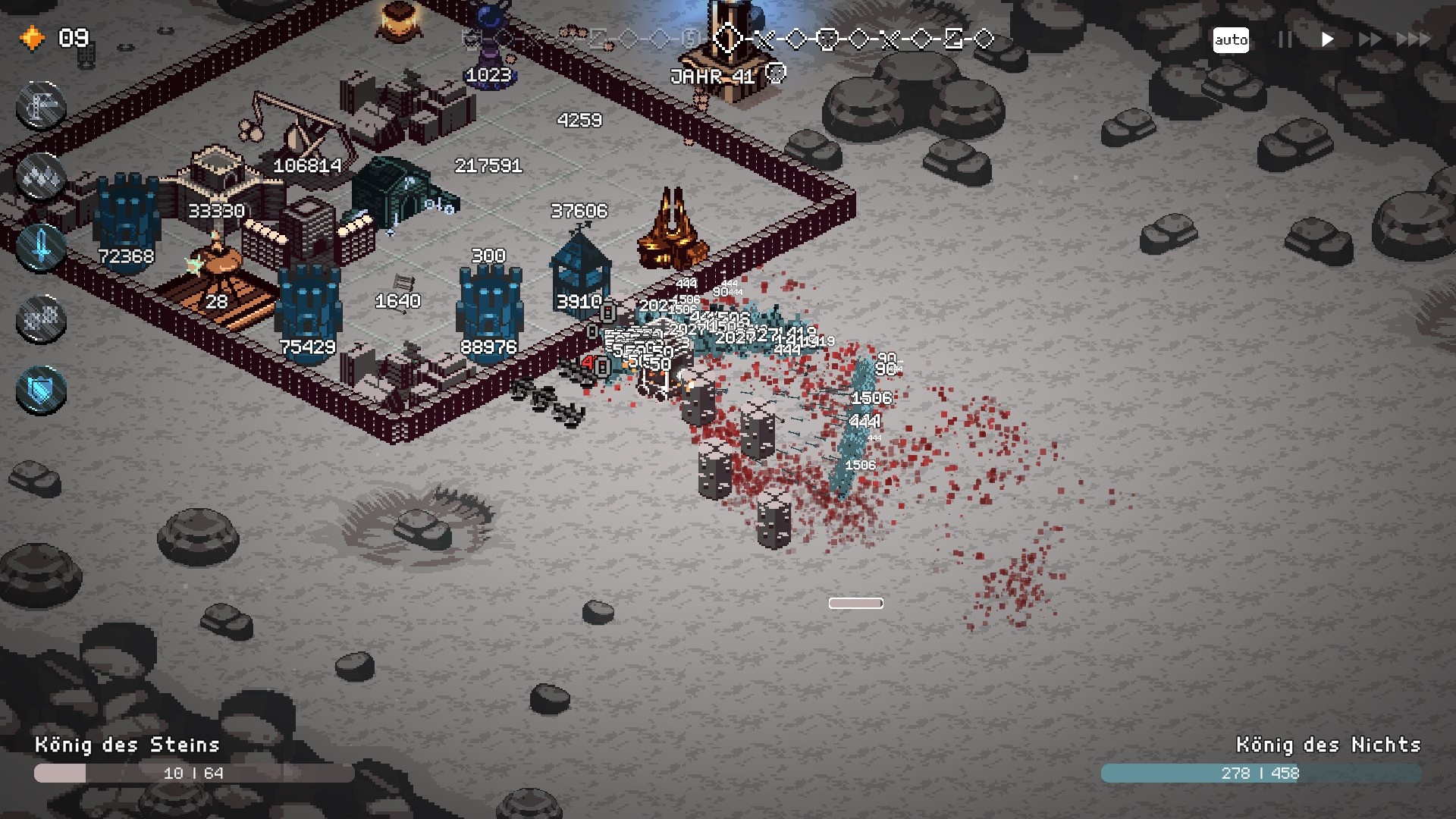Activate the blue shield icon

[41, 391]
